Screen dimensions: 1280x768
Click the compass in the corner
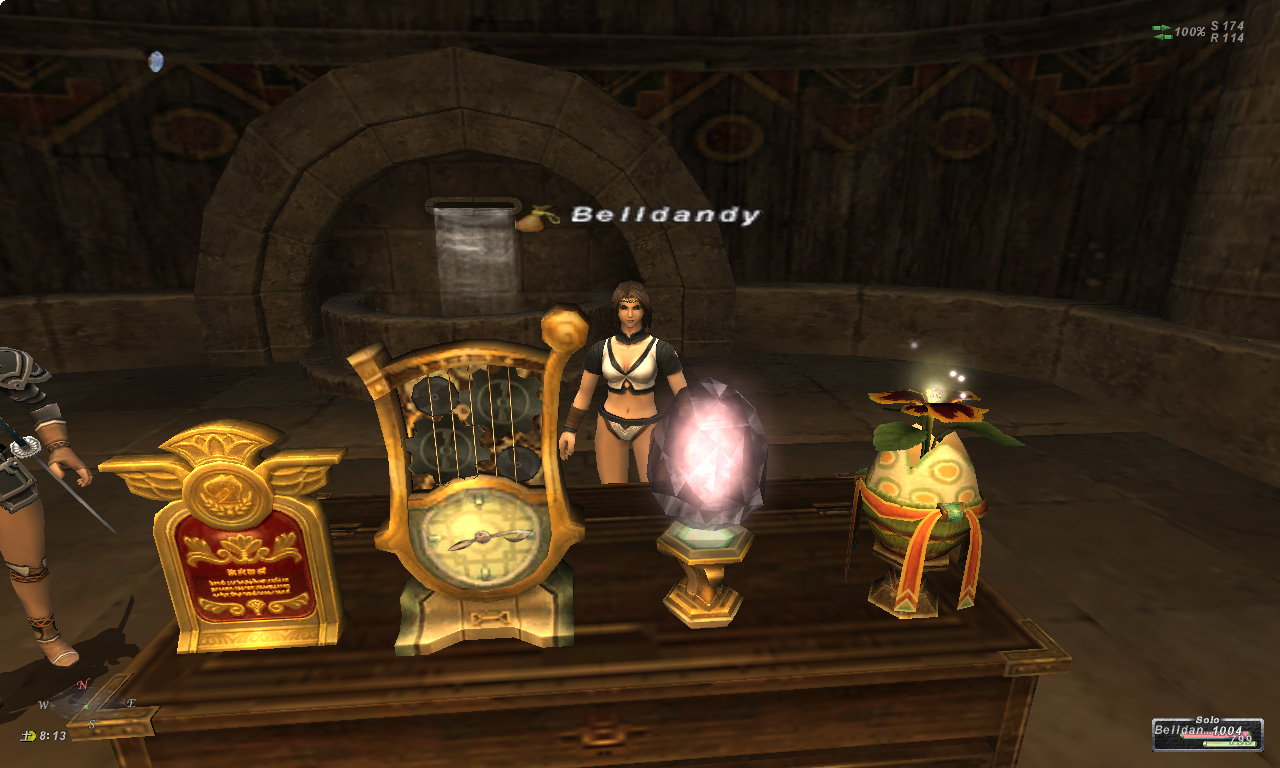pos(86,702)
